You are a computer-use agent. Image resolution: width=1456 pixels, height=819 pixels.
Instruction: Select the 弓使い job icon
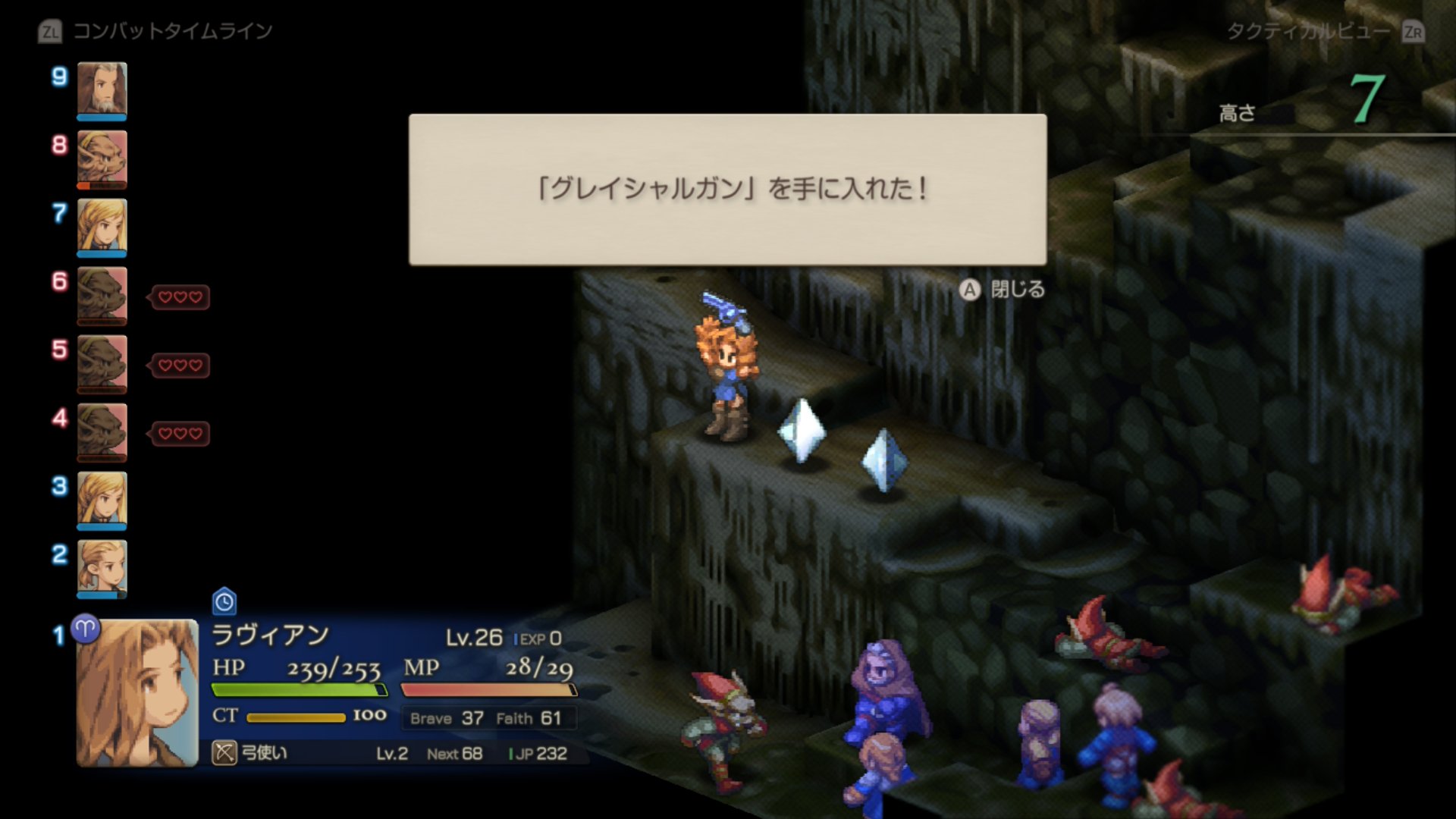pos(224,753)
